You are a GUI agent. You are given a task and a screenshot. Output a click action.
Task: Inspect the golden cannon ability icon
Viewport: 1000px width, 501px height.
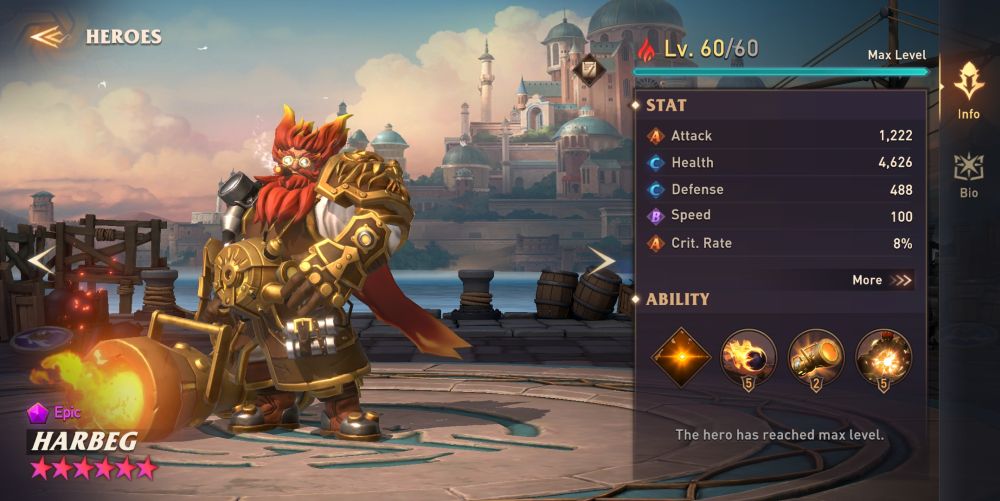coord(816,357)
